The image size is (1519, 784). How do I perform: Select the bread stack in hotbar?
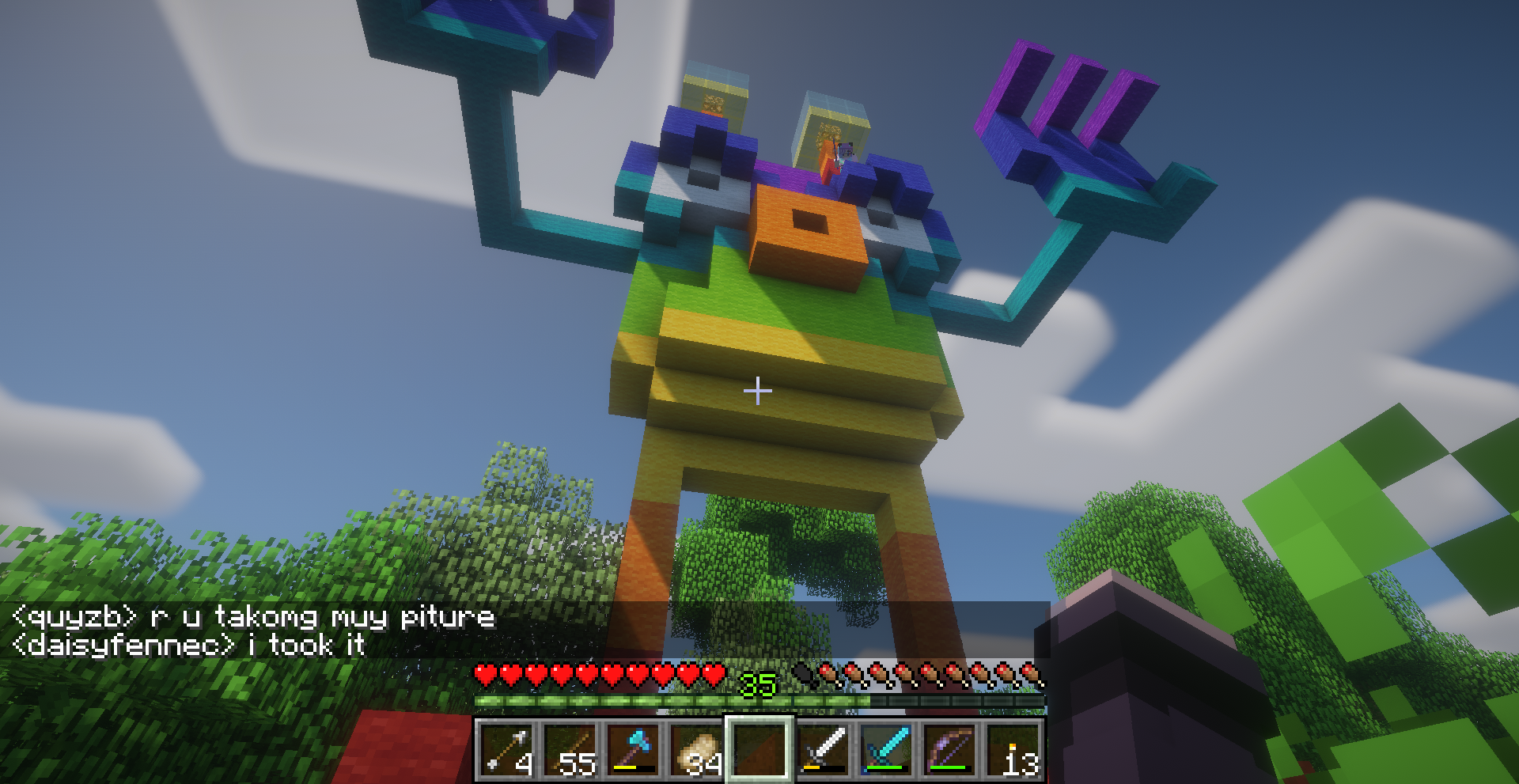695,749
